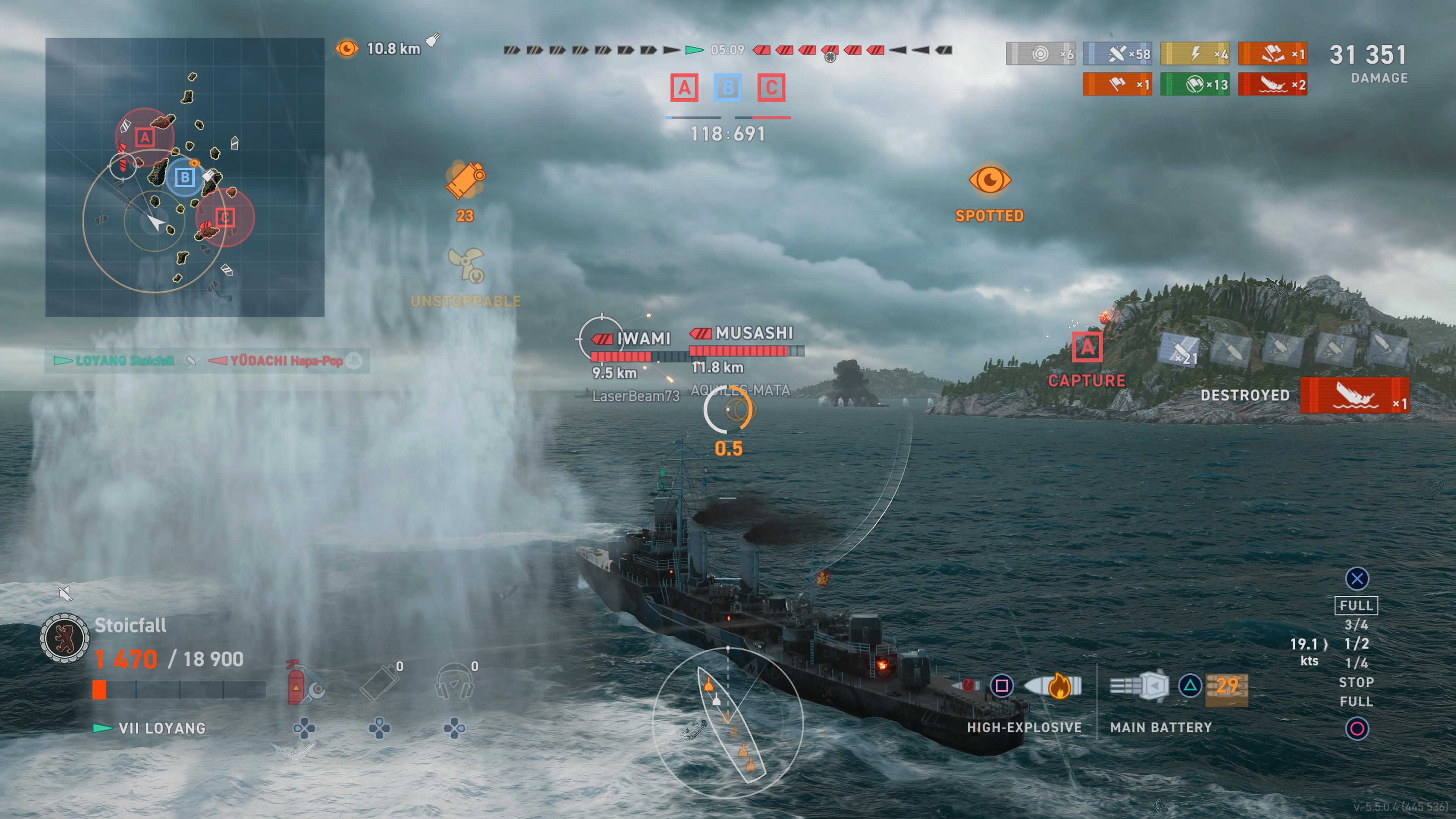Activate the Damage Control Party fire extinguisher
This screenshot has height=819, width=1456.
[303, 683]
